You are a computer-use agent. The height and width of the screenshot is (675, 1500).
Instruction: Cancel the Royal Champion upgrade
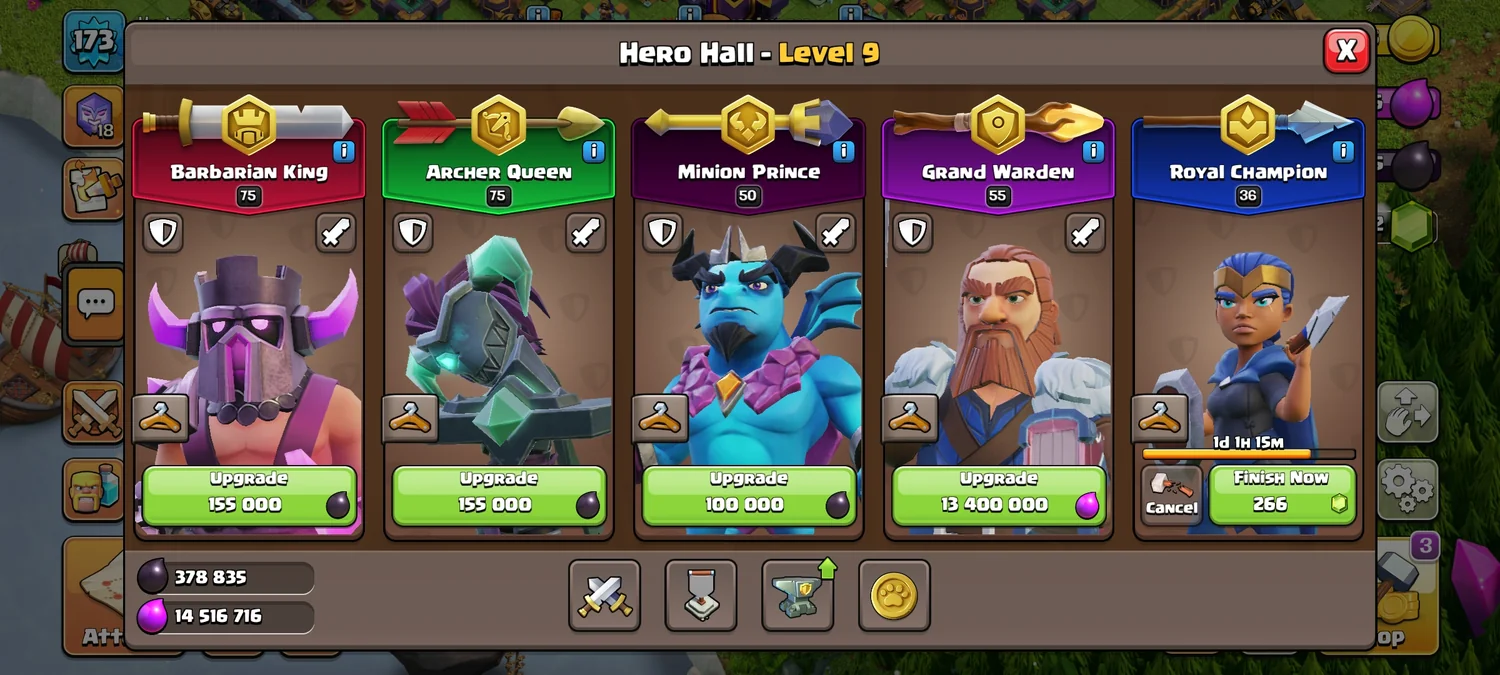tap(1171, 495)
